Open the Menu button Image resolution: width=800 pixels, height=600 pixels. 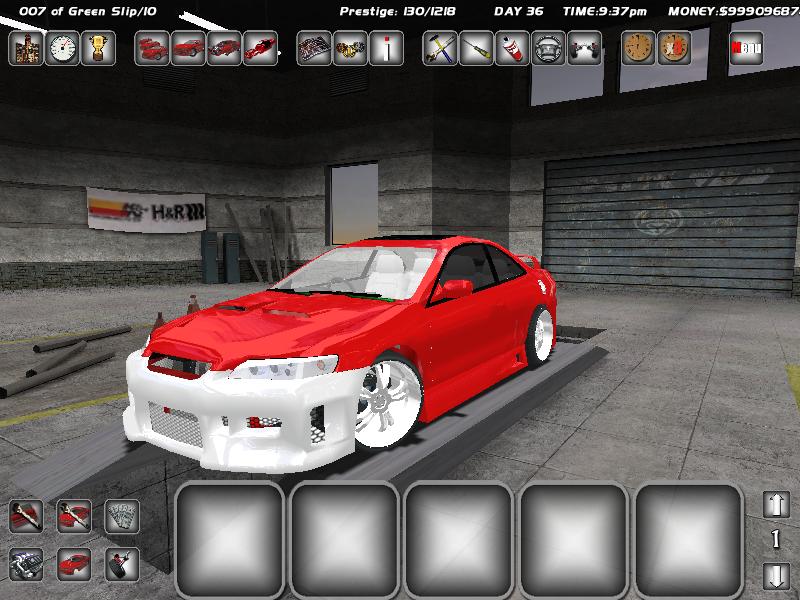746,47
